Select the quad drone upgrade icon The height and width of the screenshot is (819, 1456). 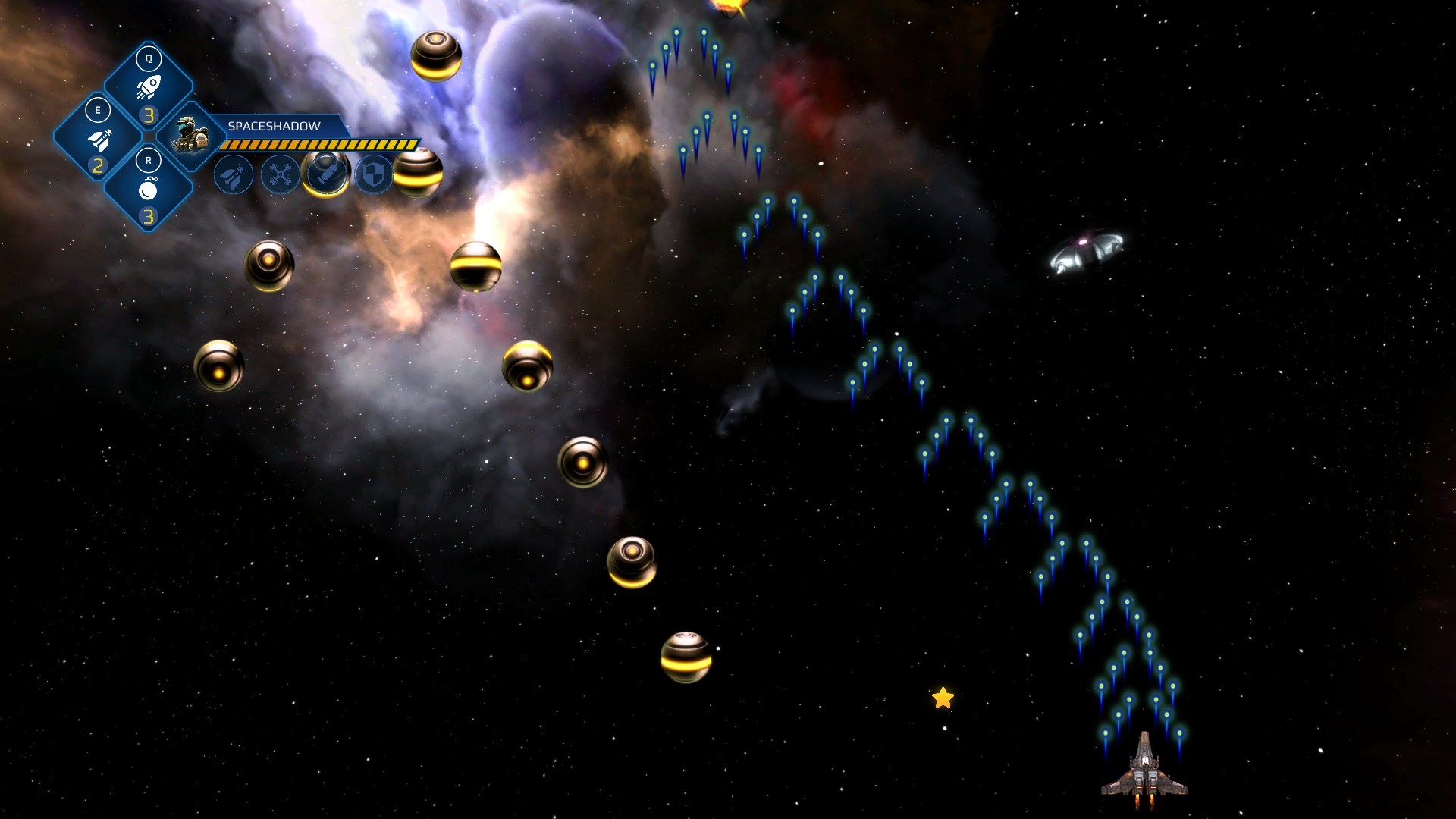(x=280, y=175)
